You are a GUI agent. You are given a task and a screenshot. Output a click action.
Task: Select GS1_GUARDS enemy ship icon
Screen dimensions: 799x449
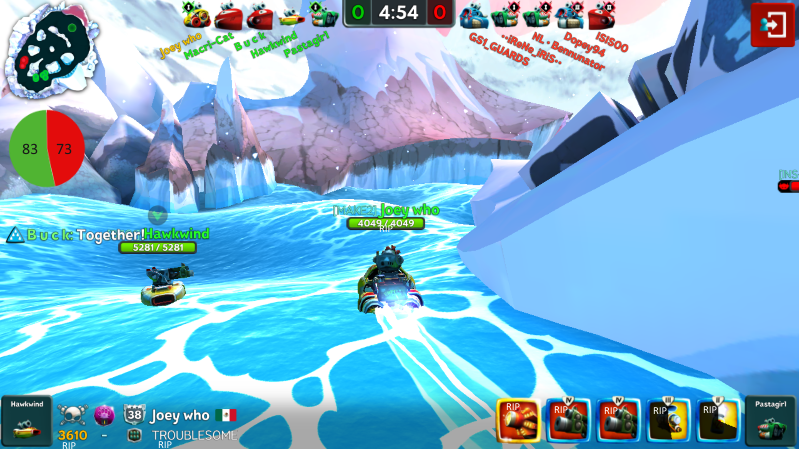click(473, 15)
